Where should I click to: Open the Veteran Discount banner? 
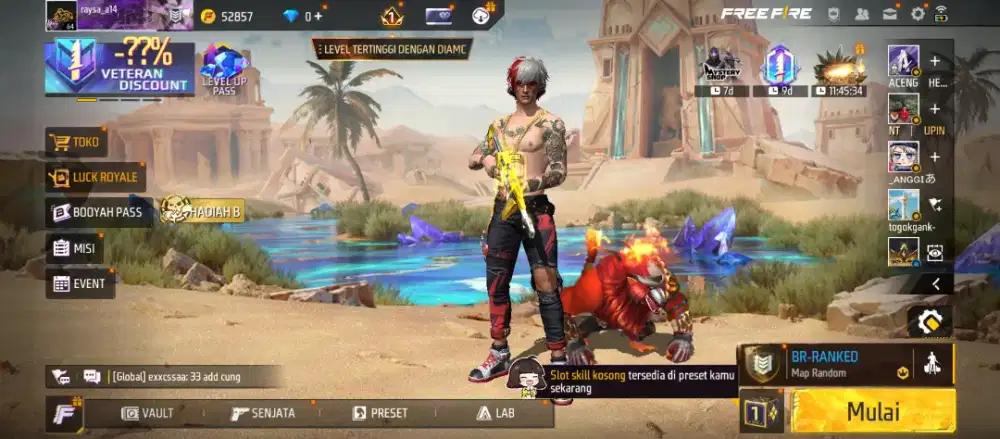[119, 68]
